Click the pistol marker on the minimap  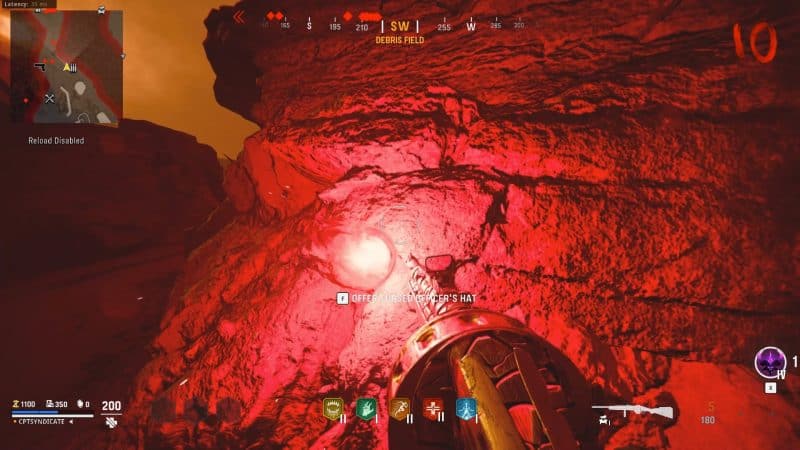click(41, 66)
